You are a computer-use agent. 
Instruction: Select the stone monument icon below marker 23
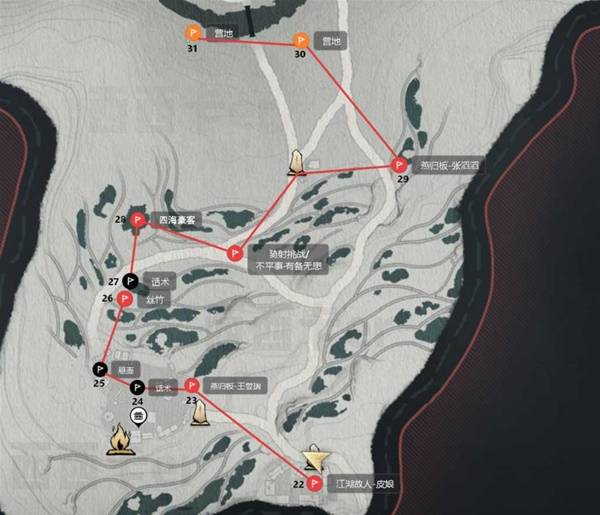199,411
